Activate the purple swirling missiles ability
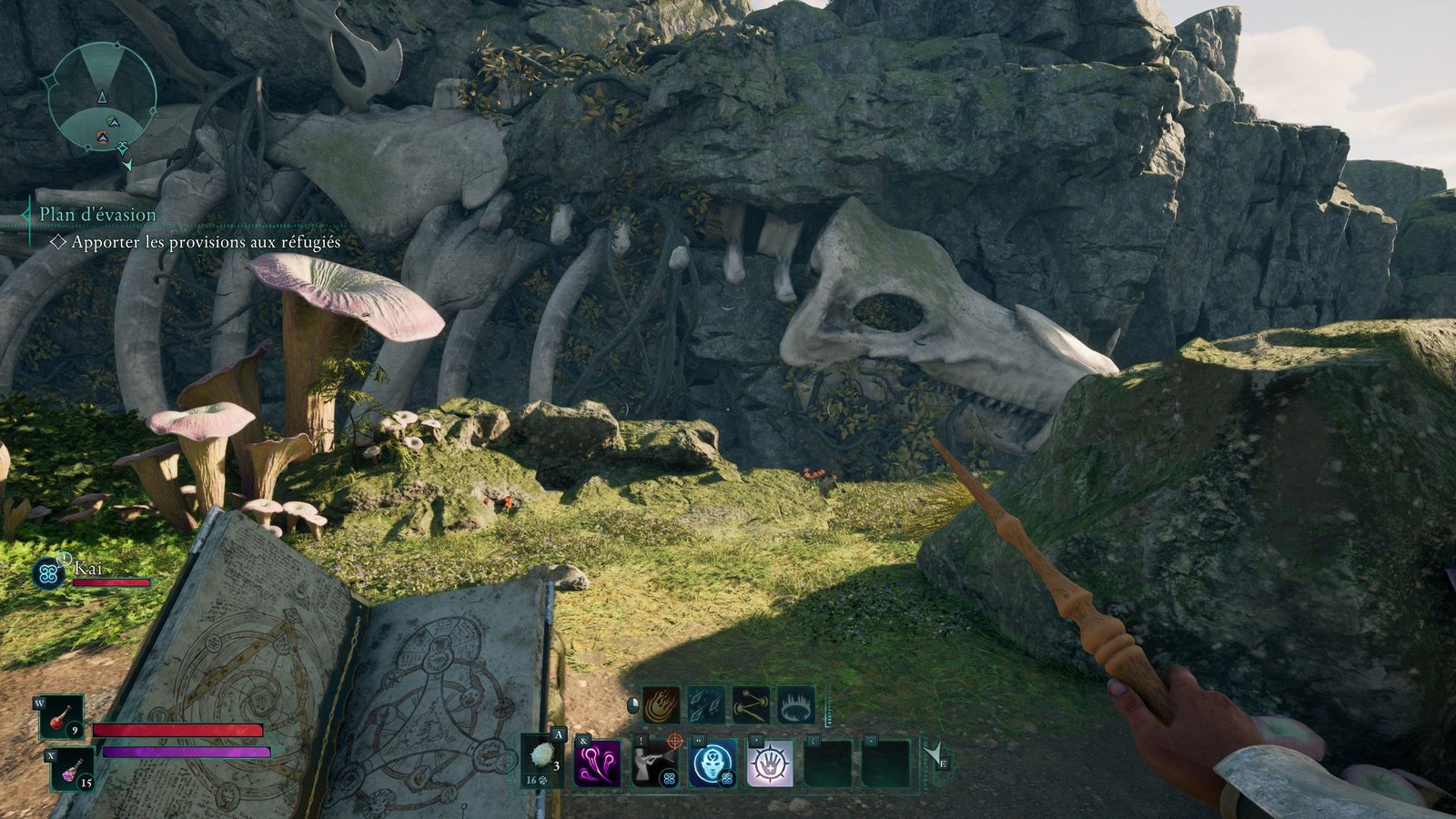Viewport: 1456px width, 819px height. 598,763
